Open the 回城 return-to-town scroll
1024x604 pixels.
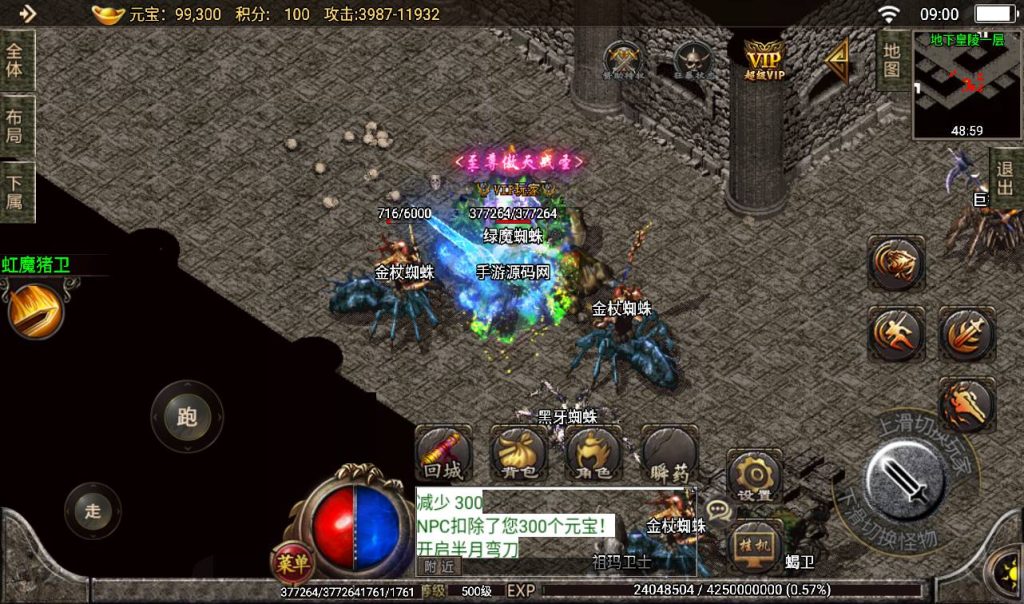[x=443, y=454]
